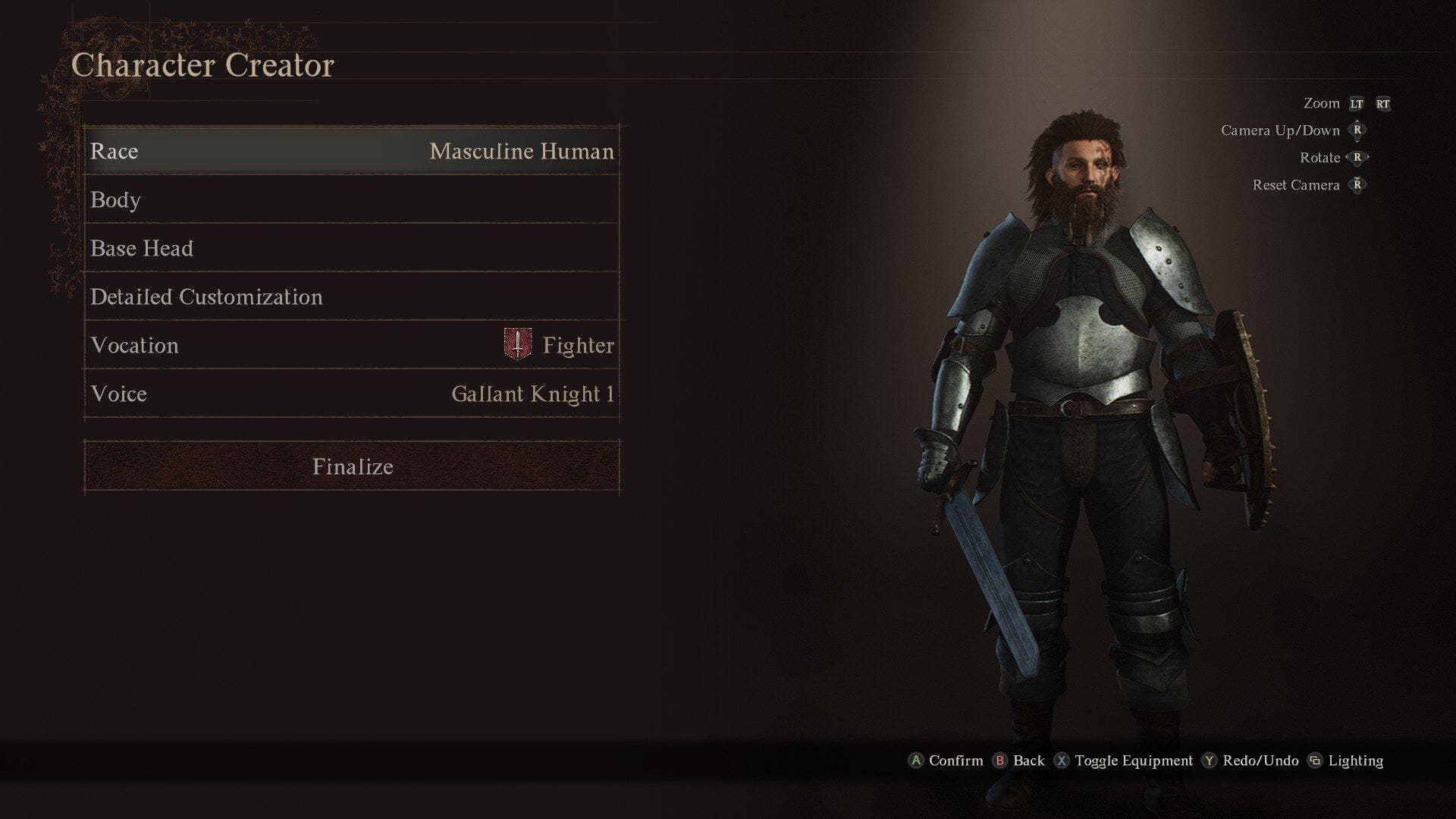Click the LT zoom trigger icon
The width and height of the screenshot is (1456, 819).
click(x=1355, y=103)
